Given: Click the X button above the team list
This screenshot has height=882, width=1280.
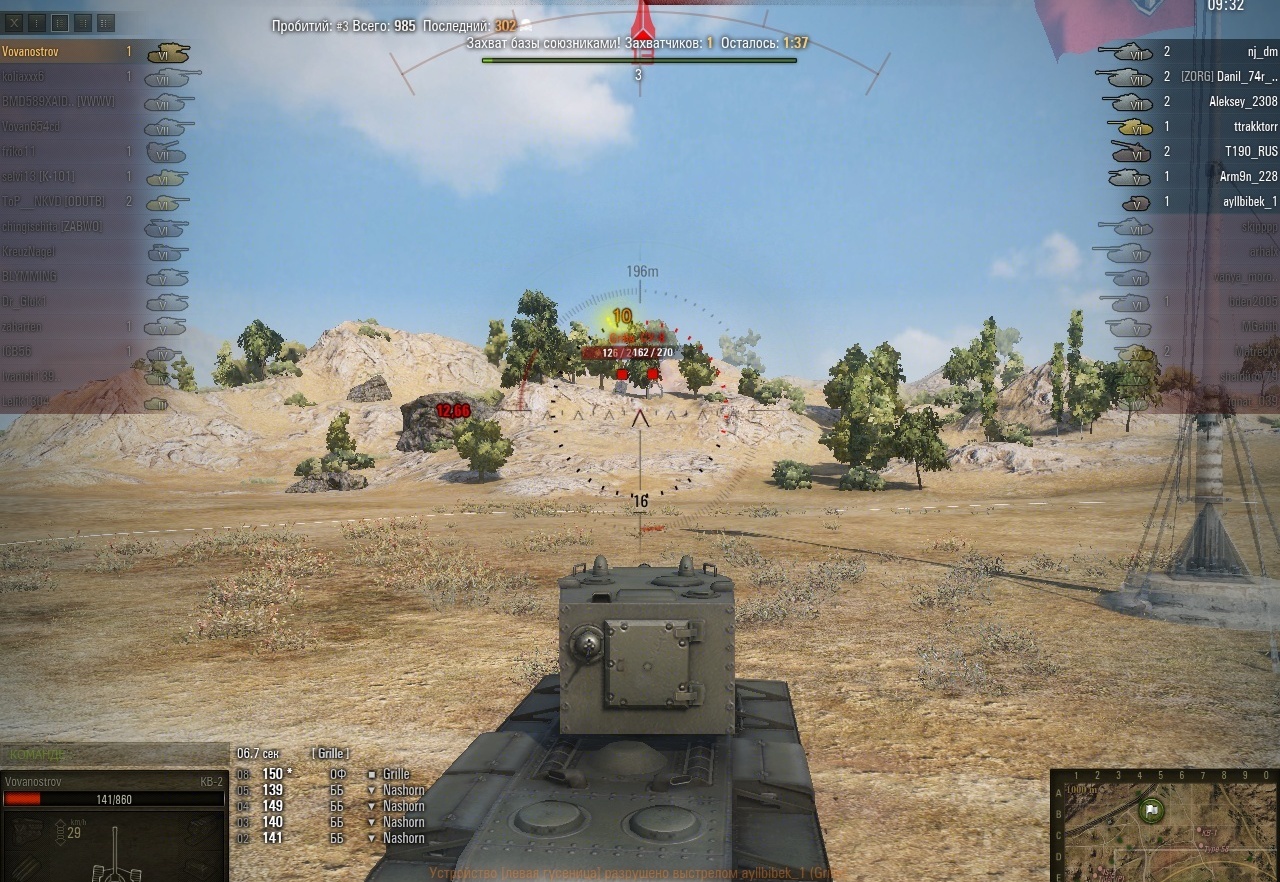Looking at the screenshot, I should click(16, 22).
